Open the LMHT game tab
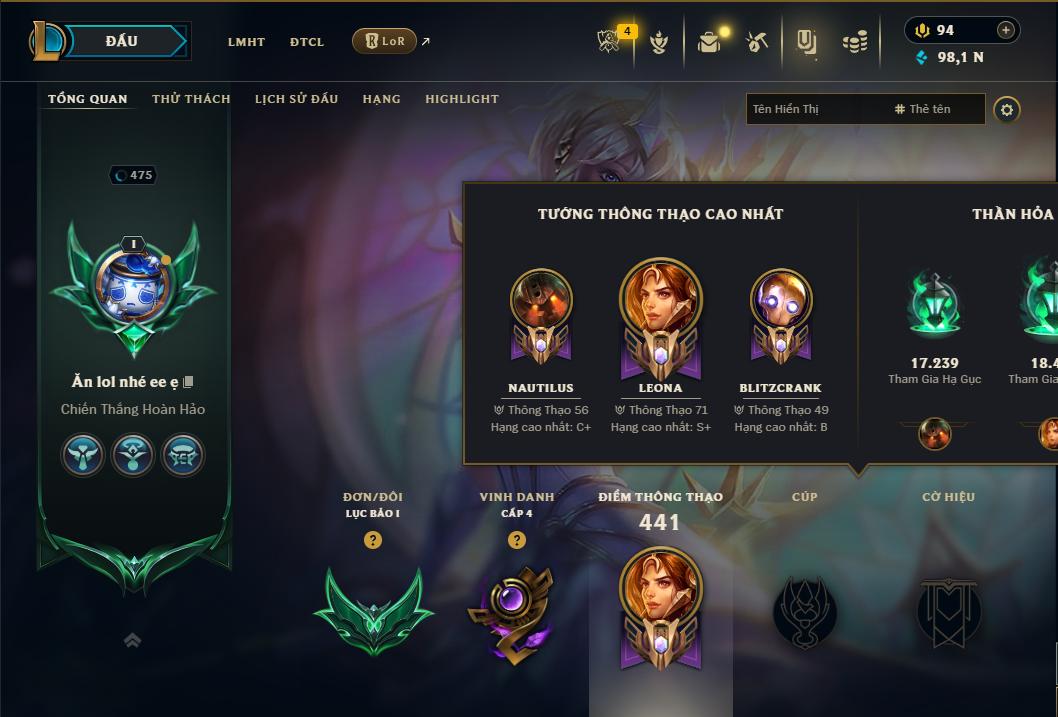The image size is (1058, 717). click(x=246, y=42)
